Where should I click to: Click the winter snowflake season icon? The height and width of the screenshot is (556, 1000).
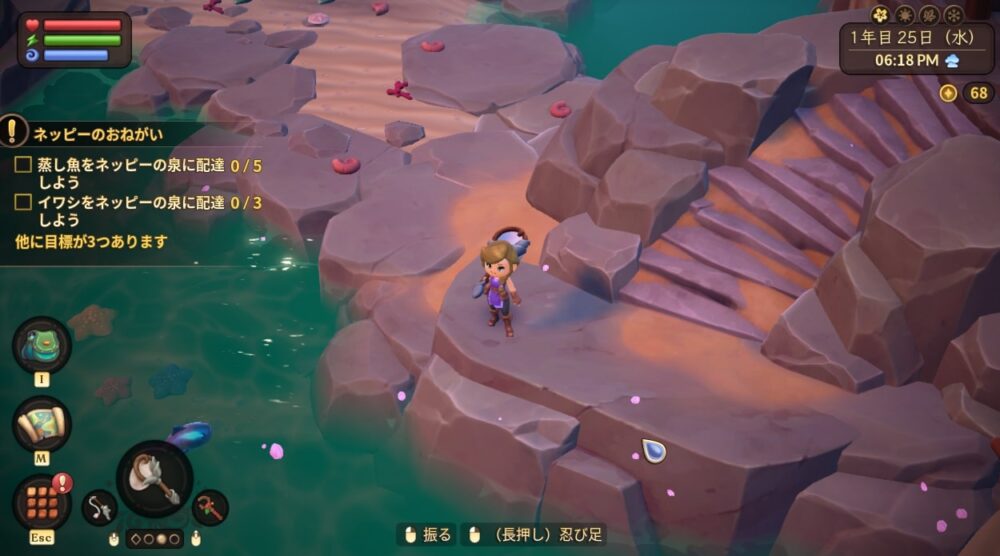click(953, 15)
